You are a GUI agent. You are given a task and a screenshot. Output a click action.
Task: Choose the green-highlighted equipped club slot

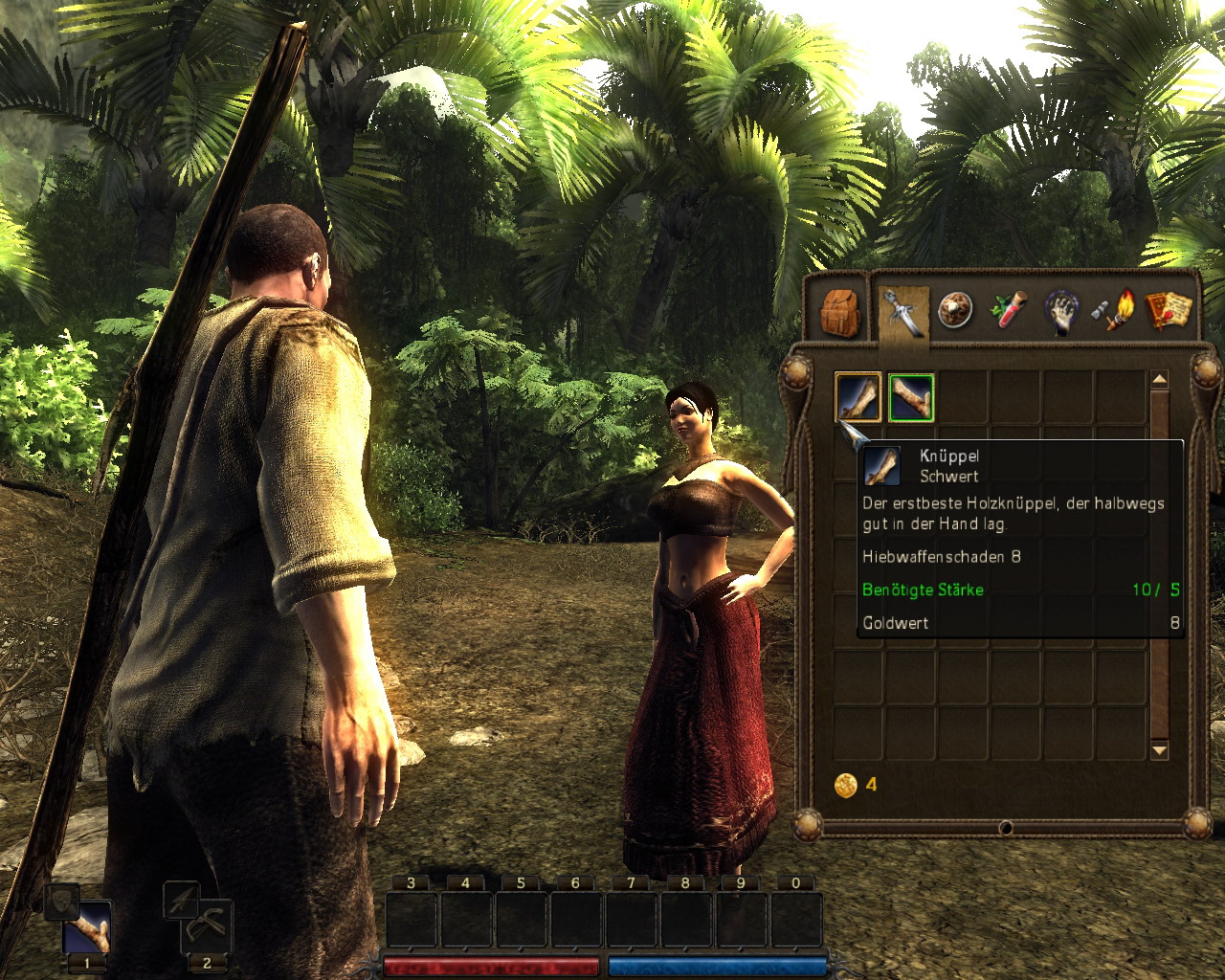[x=910, y=396]
